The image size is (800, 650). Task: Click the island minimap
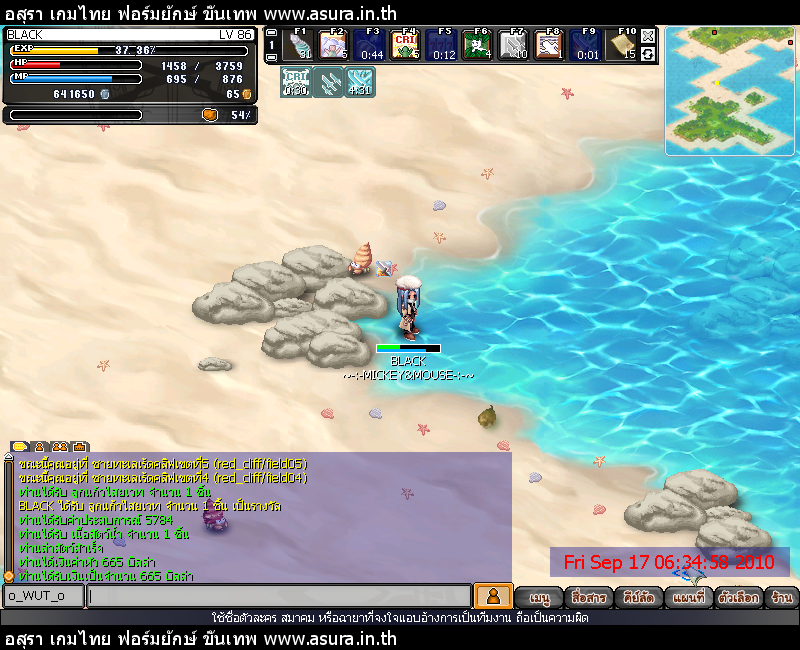point(729,84)
